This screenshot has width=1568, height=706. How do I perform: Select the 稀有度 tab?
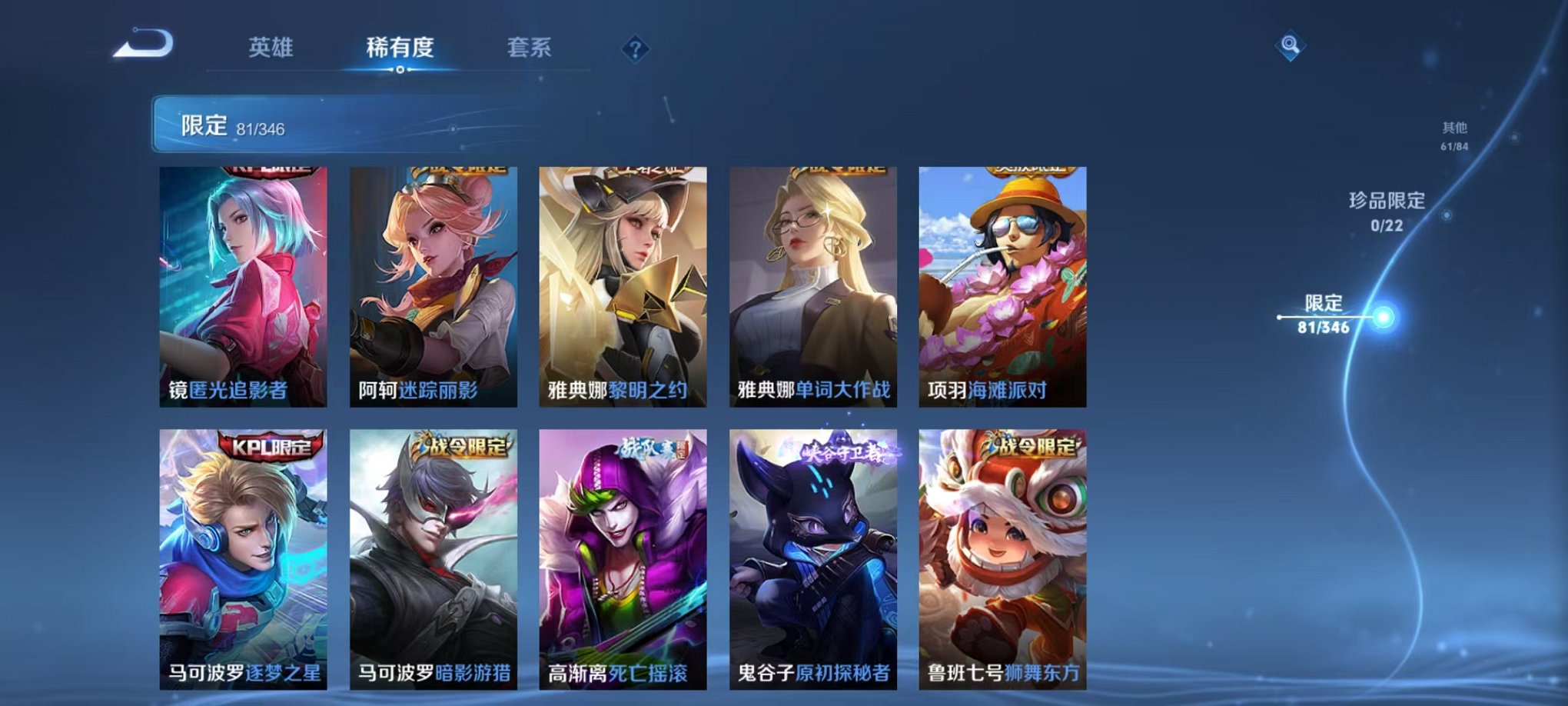[400, 46]
